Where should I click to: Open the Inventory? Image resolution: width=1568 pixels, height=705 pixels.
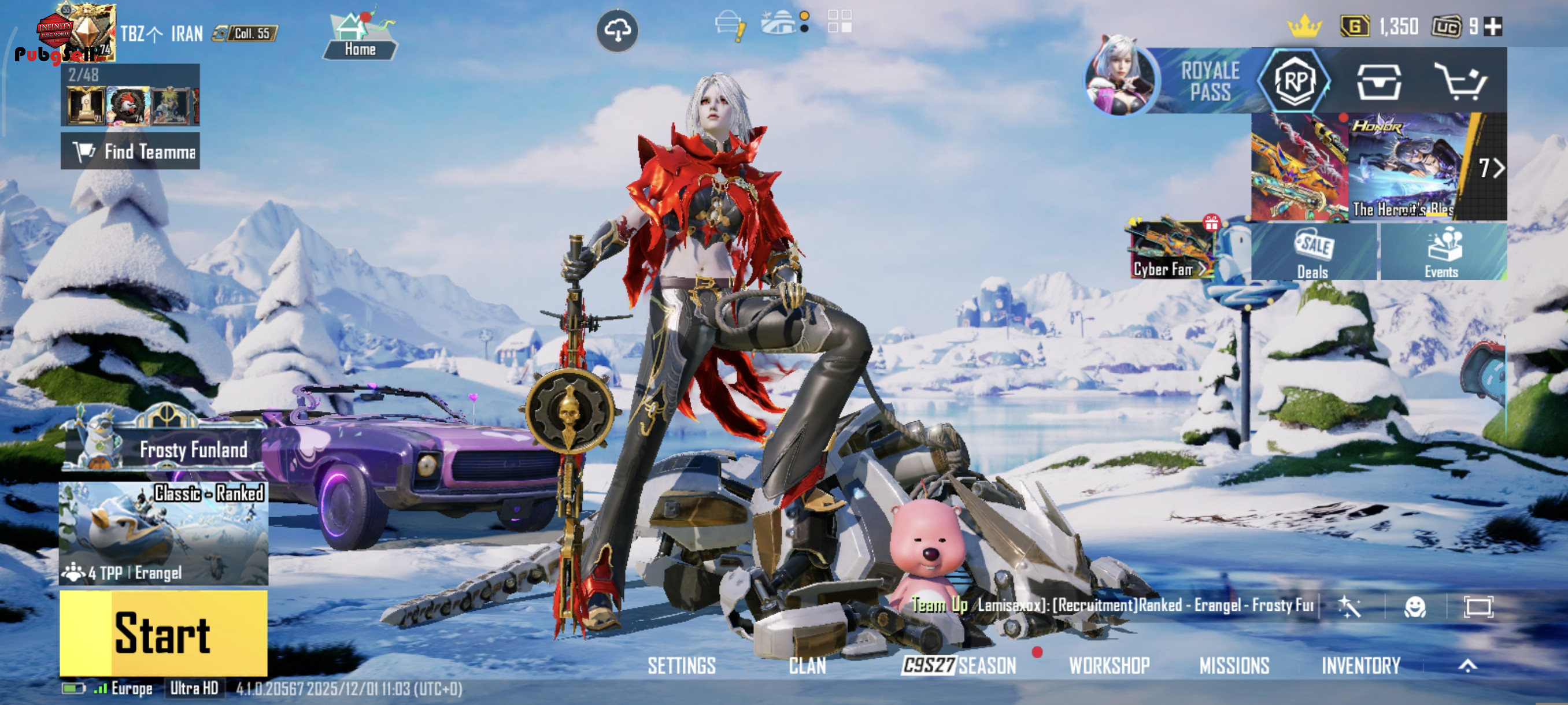point(1360,665)
